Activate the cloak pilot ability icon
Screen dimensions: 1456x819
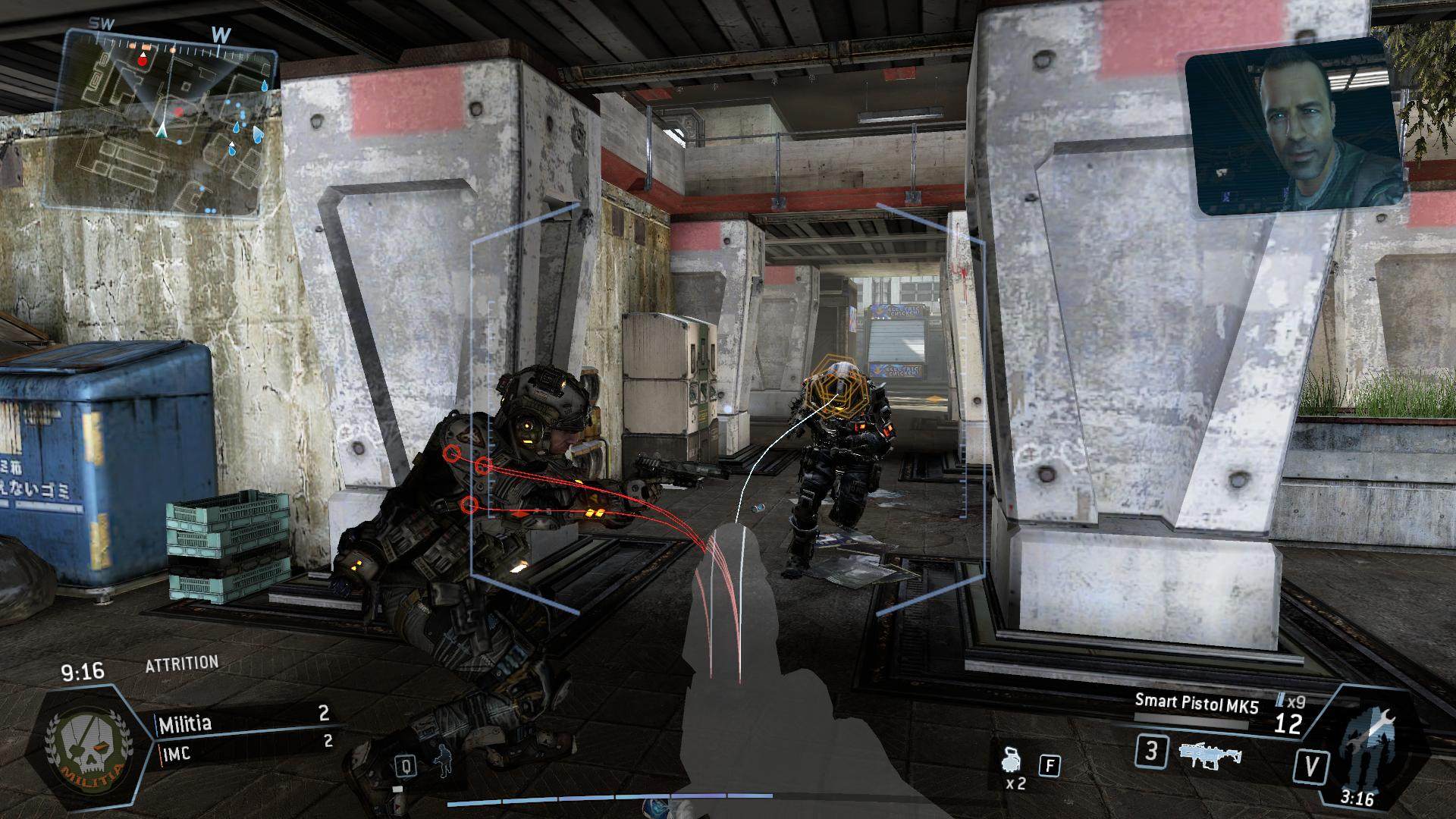click(x=442, y=764)
